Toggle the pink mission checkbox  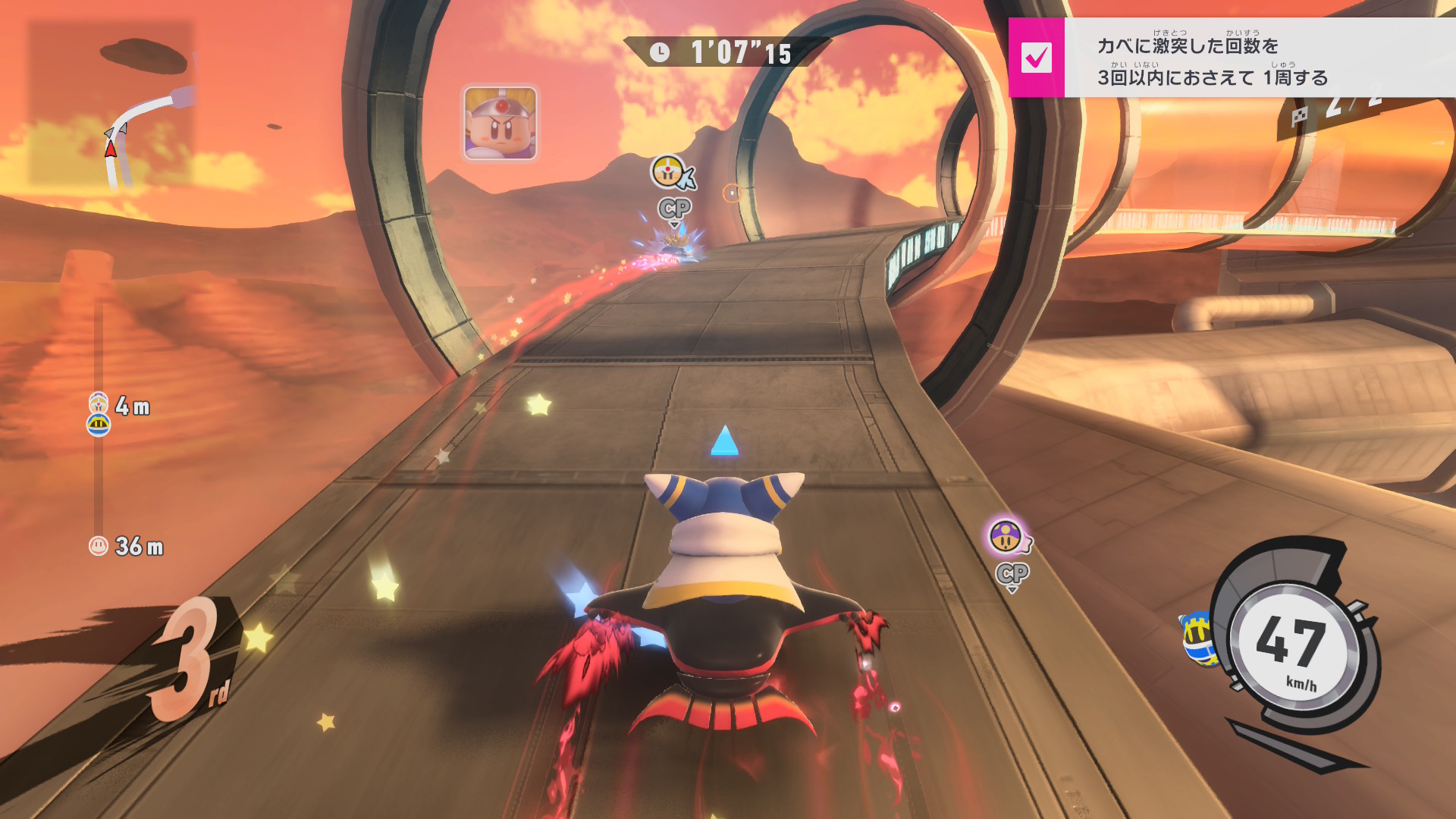[x=1036, y=58]
